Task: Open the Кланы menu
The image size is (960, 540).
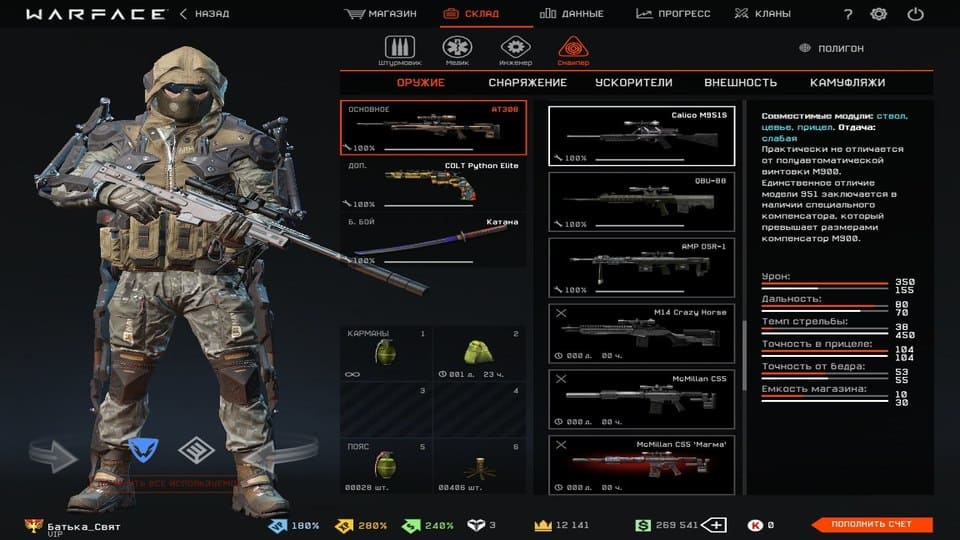Action: pyautogui.click(x=762, y=14)
